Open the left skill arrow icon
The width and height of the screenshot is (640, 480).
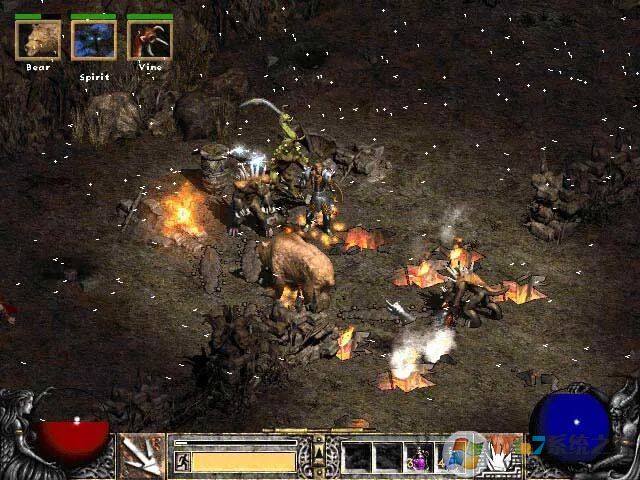[142, 456]
